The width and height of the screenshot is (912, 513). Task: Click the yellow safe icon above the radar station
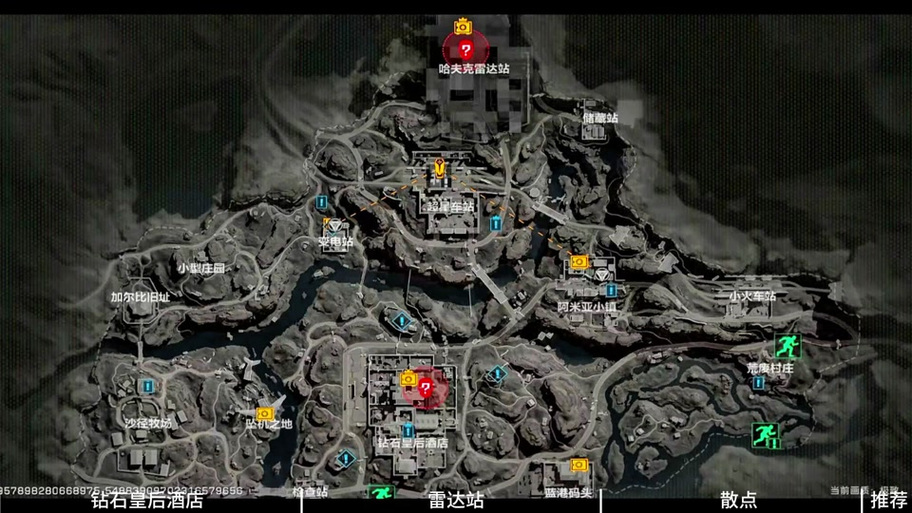[463, 26]
